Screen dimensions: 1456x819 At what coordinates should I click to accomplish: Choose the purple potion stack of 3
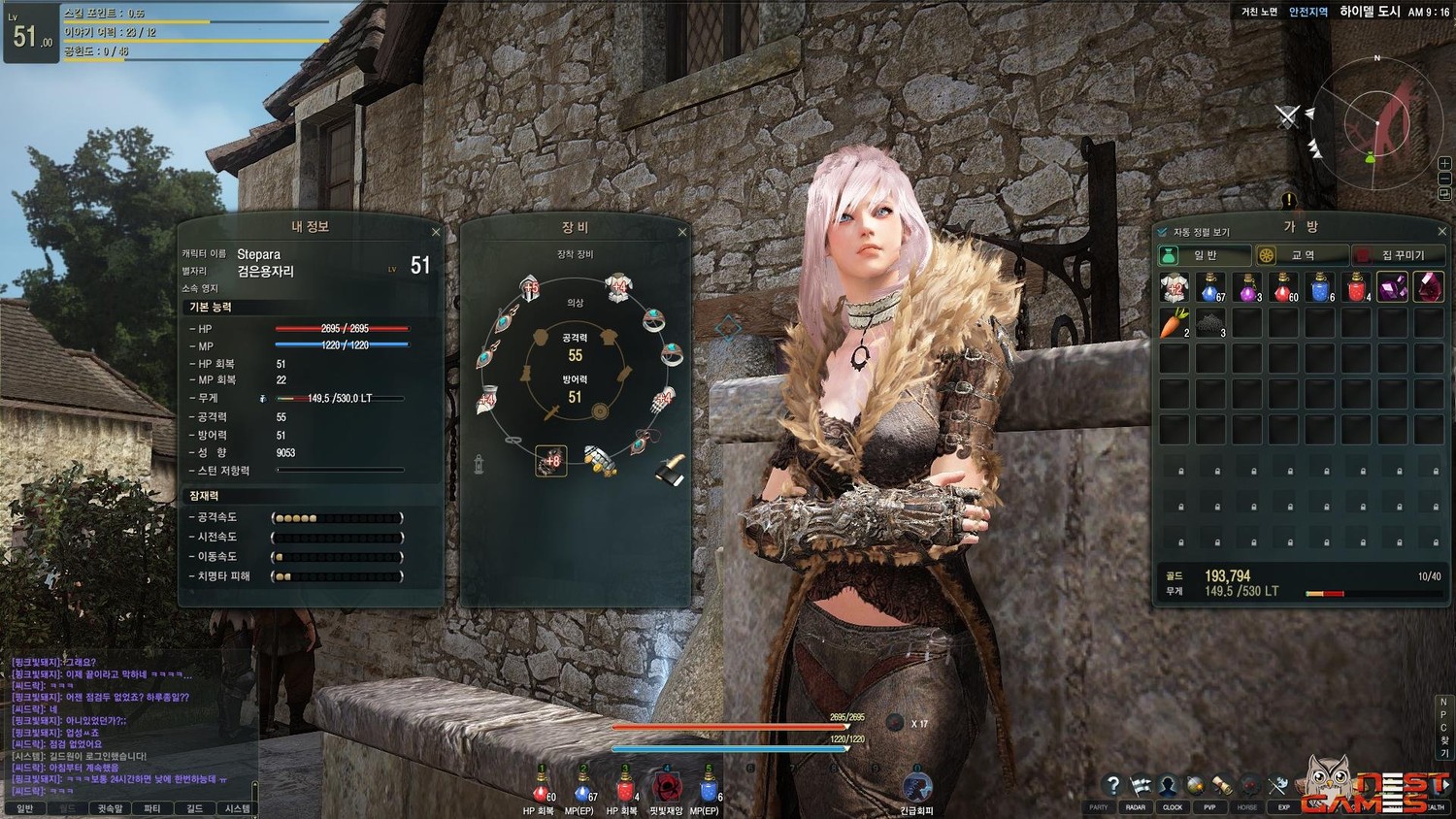coord(1247,287)
